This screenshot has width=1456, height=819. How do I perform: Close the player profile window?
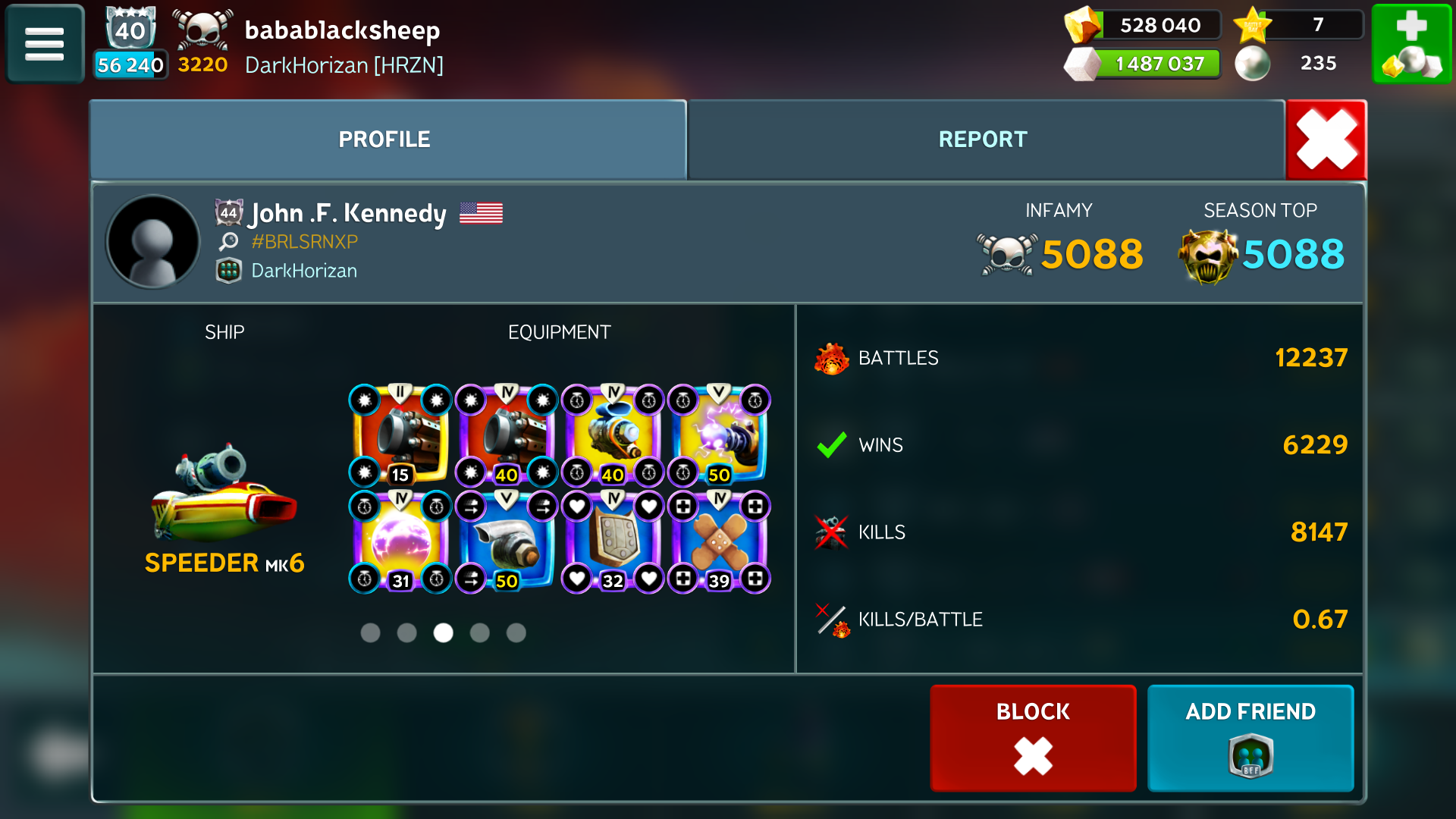[x=1326, y=140]
